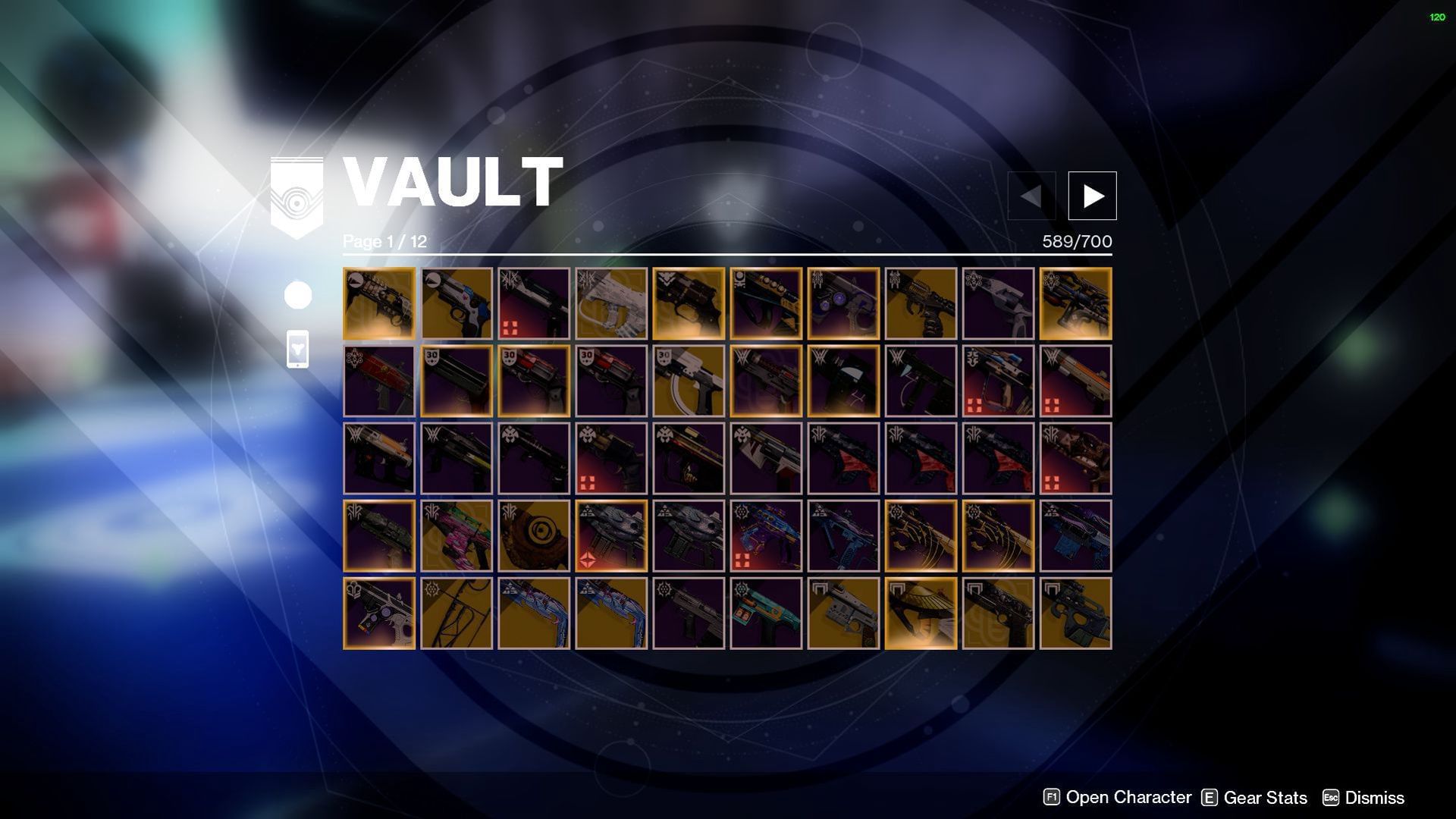This screenshot has width=1456, height=819.
Task: Click Dismiss in the bottom right corner
Action: point(1374,798)
